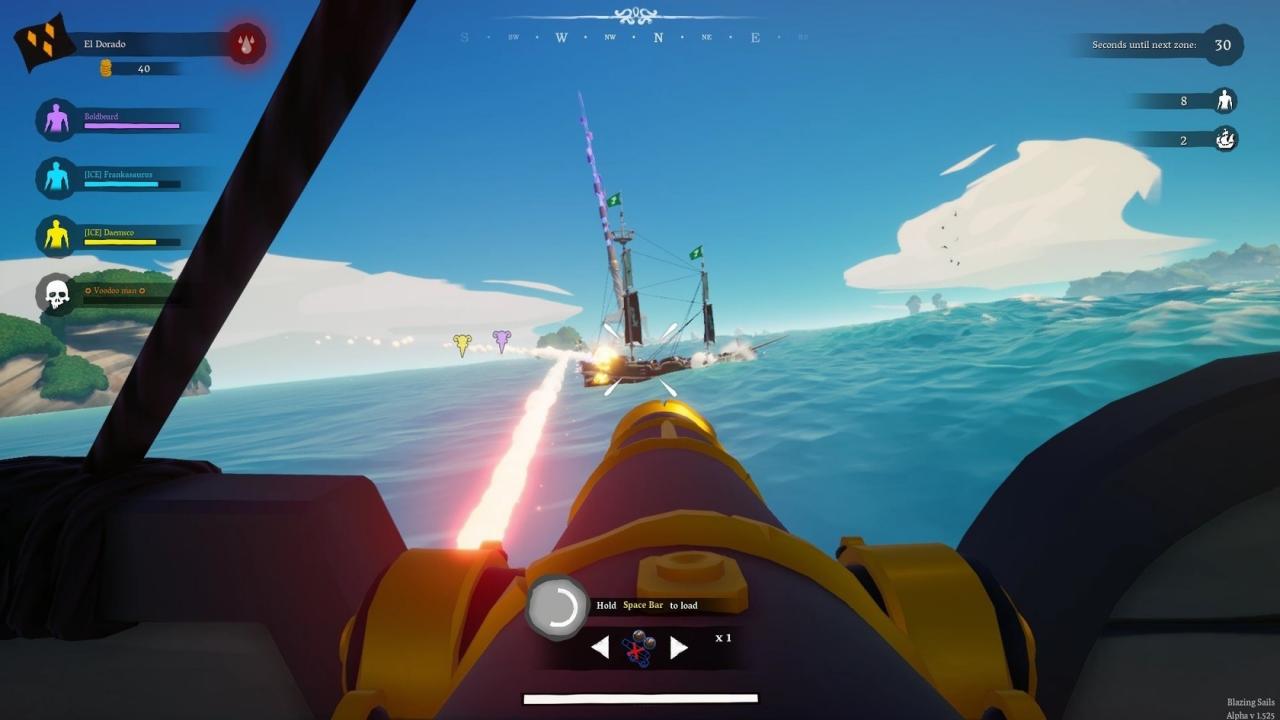Click the El Dorado crew flag emblem
Viewport: 1280px width, 720px height.
40,42
